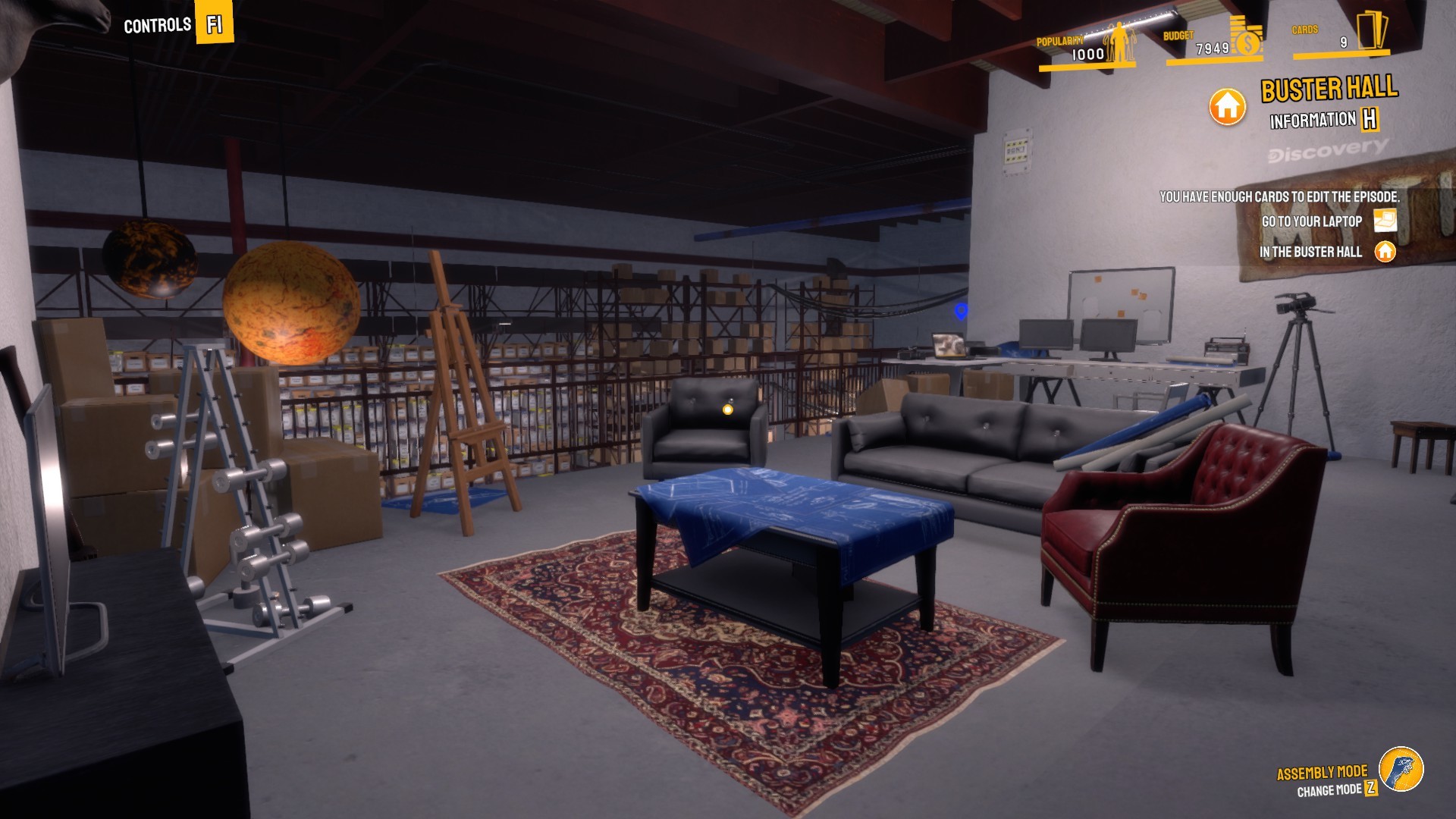Select the Buster Hall header title

1329,90
